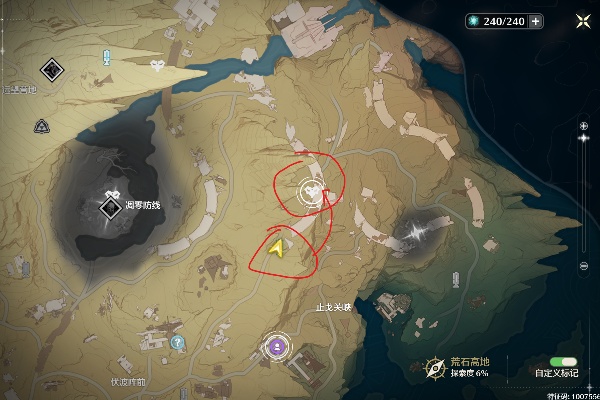Select the purple circular marker near 止戈关隘
600x400 pixels.
[x=274, y=347]
